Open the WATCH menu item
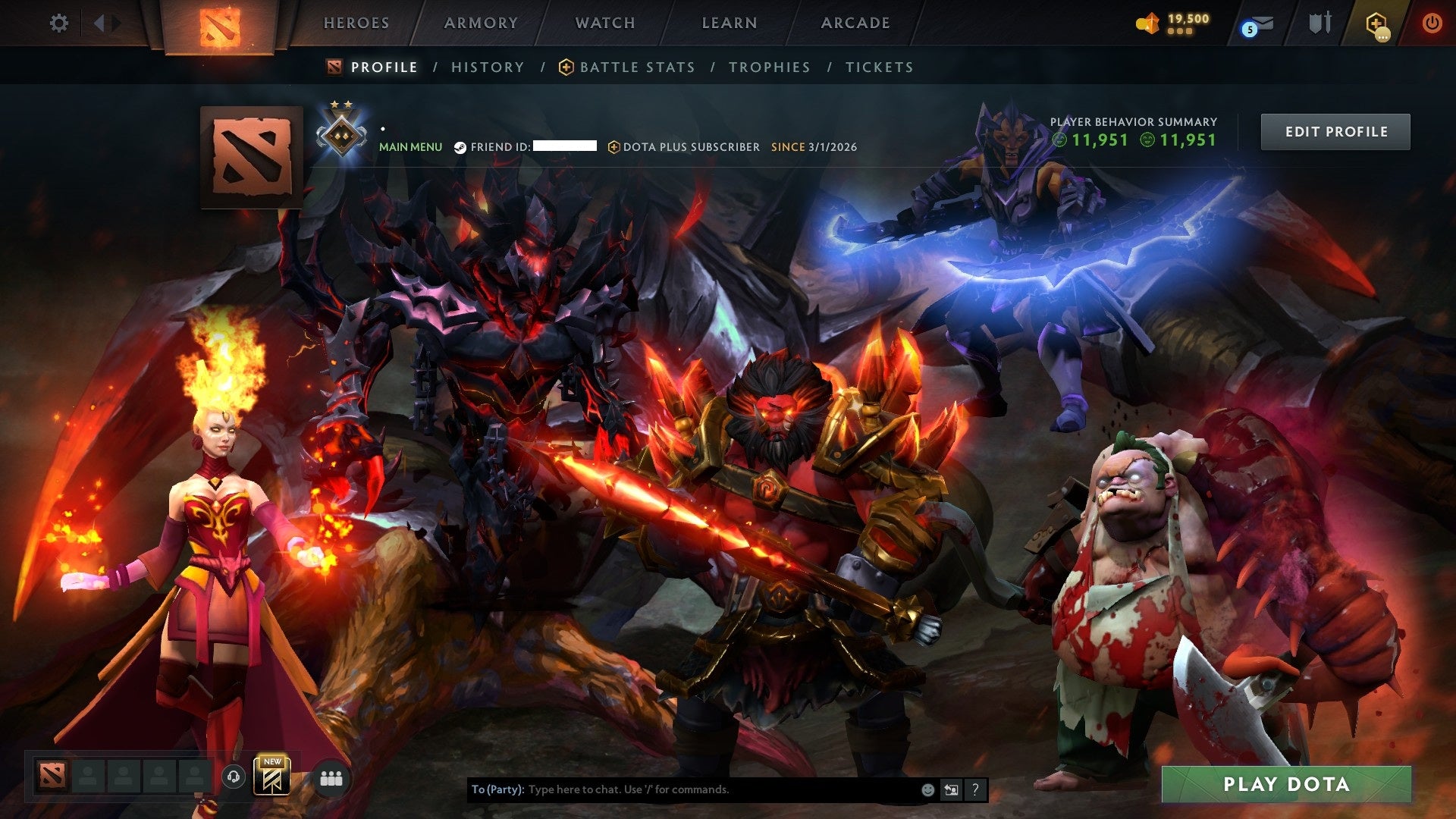Screen dimensions: 1456x819 point(604,23)
